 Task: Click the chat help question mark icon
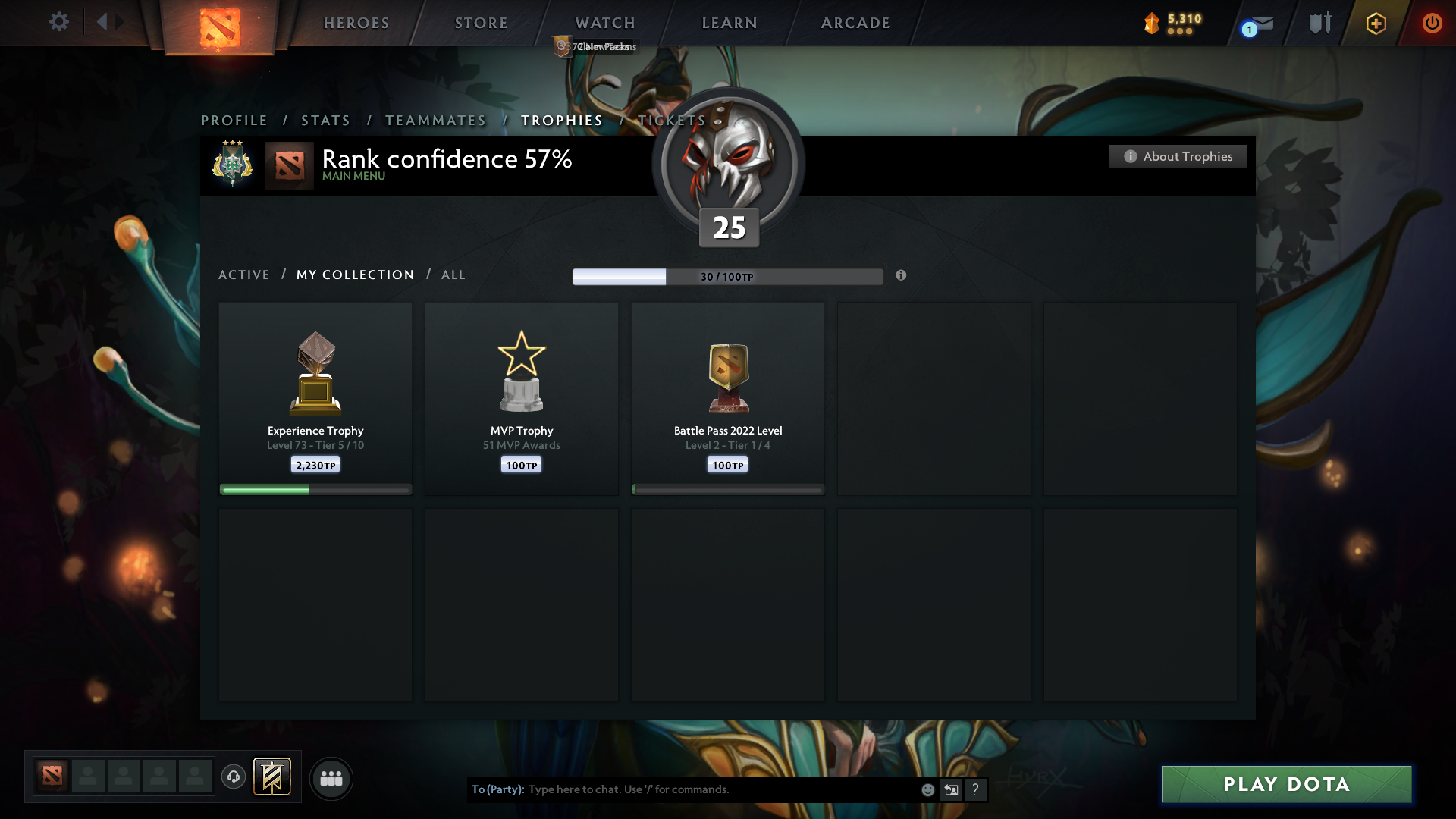coord(975,789)
